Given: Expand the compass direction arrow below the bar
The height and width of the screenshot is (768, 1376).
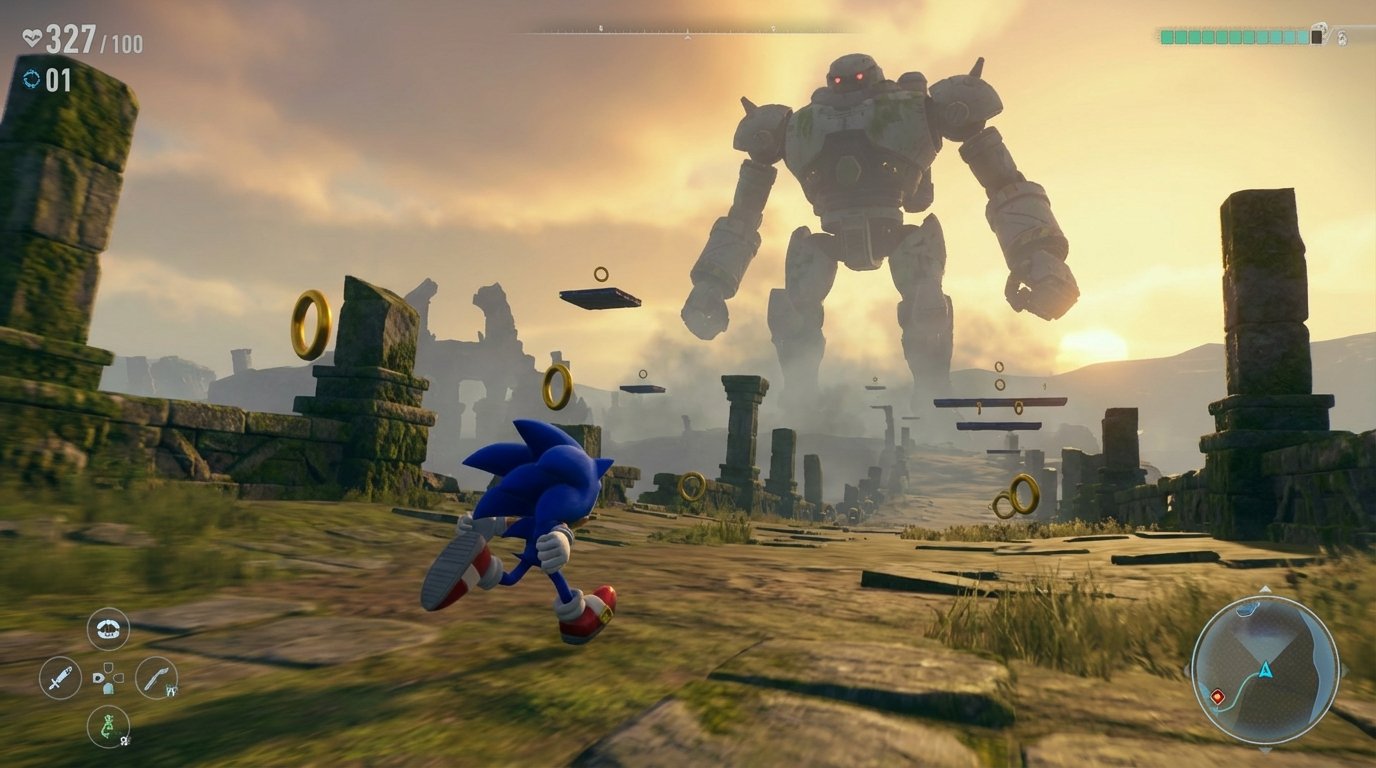Looking at the screenshot, I should coord(687,37).
